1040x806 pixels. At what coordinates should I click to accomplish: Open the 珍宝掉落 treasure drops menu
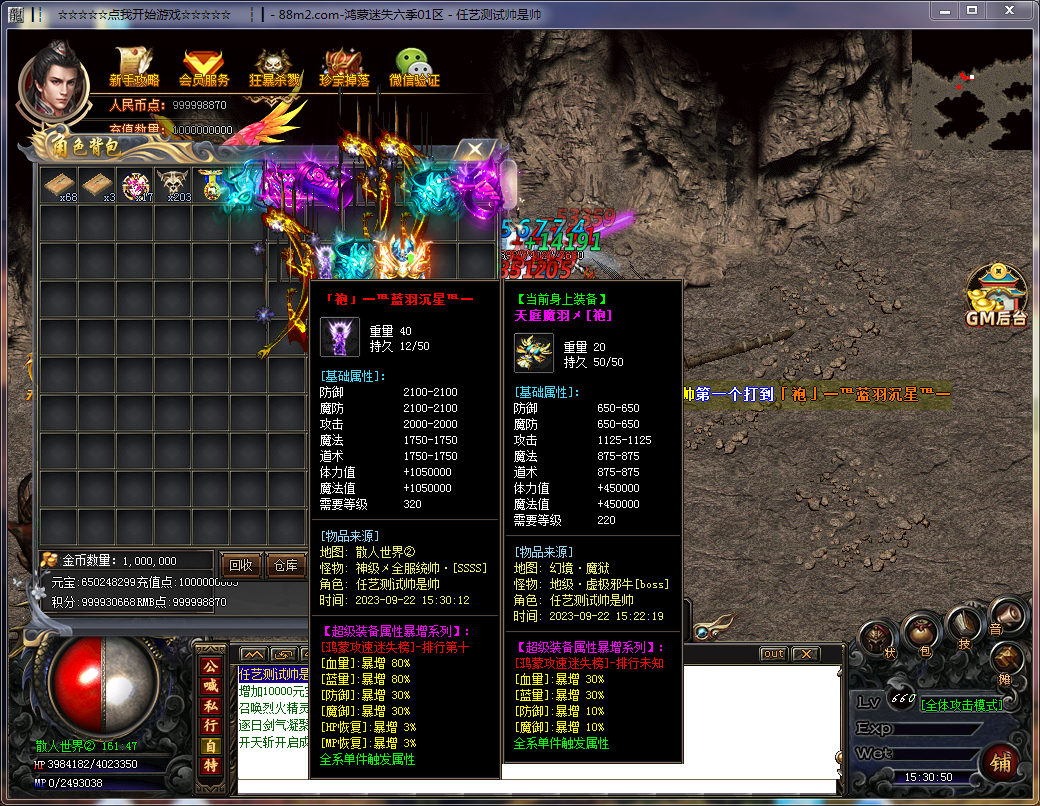pos(344,67)
